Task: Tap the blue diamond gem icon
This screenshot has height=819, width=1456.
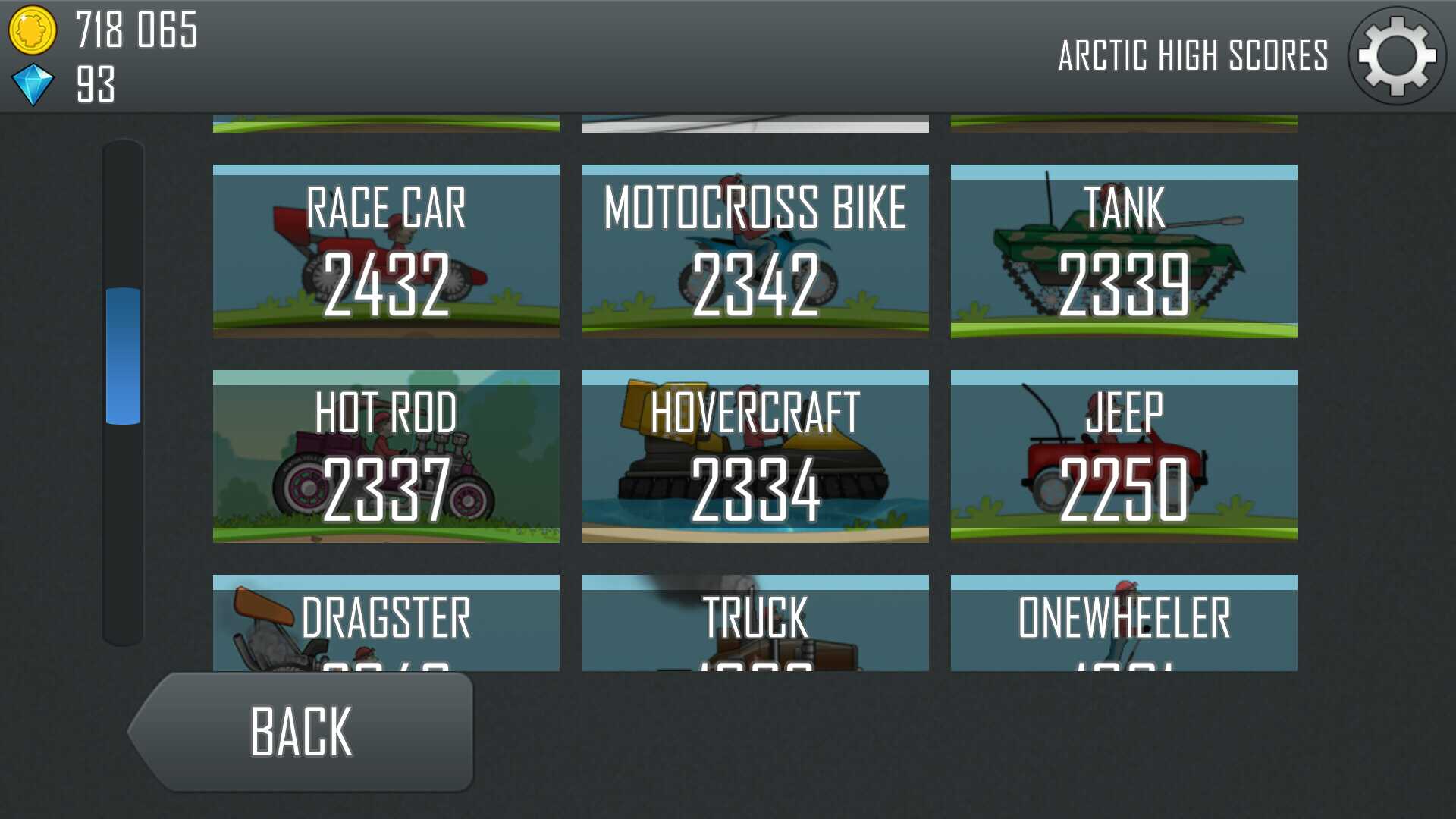Action: coord(33,84)
